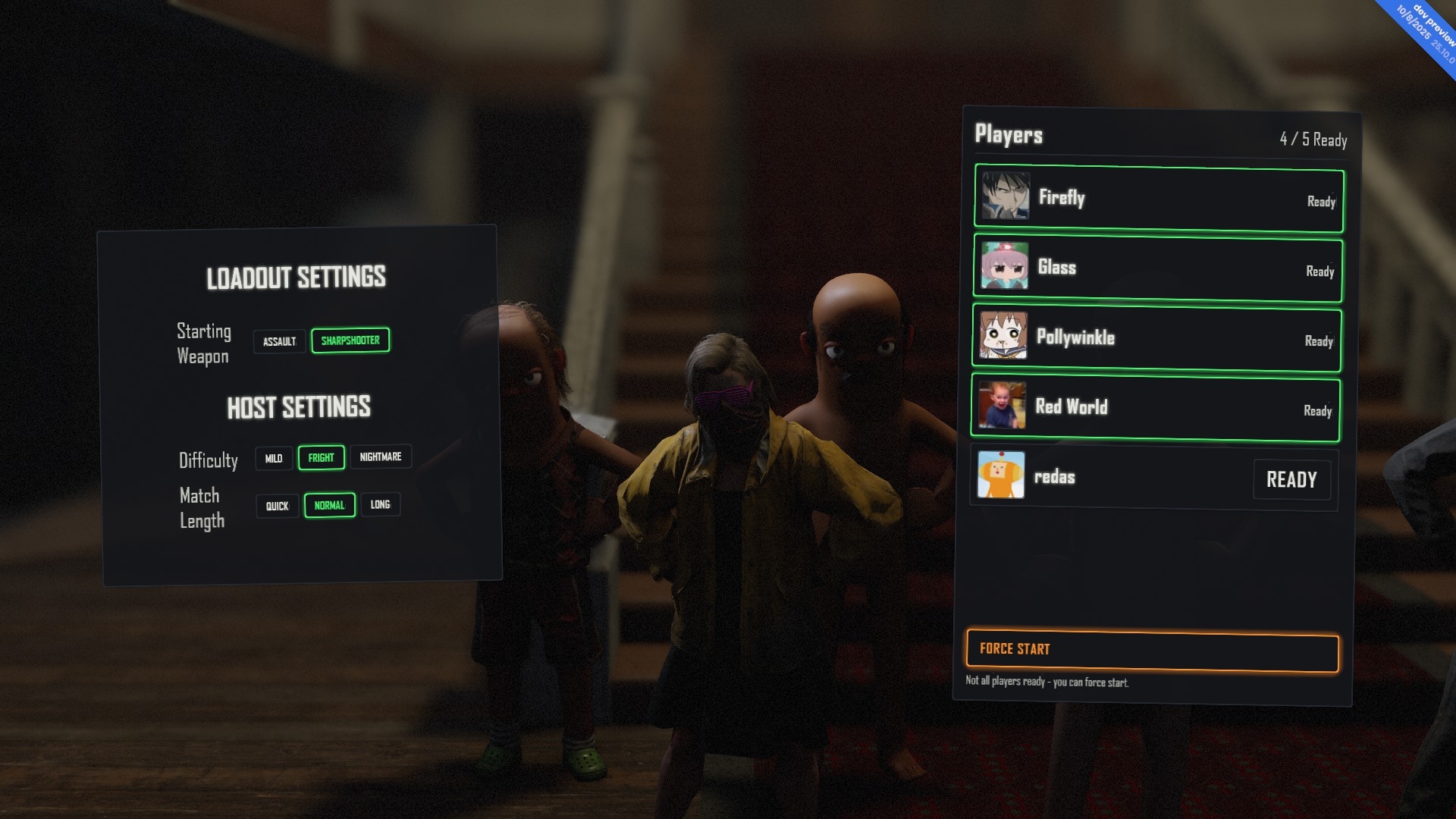Click Pollywinkle's player entry
This screenshot has width=1456, height=819.
coord(1156,338)
